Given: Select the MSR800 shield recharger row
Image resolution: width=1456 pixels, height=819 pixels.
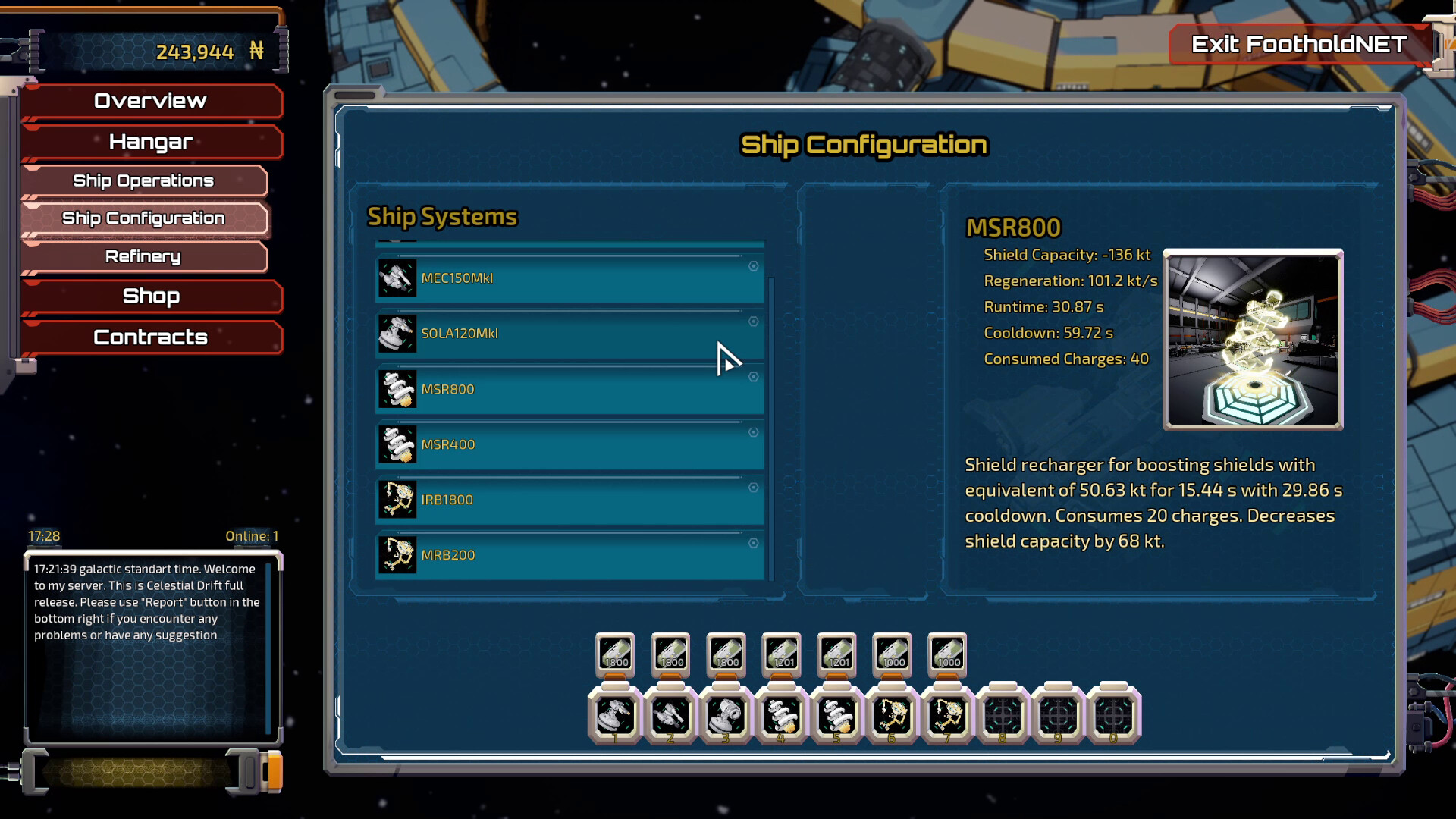Looking at the screenshot, I should point(569,389).
